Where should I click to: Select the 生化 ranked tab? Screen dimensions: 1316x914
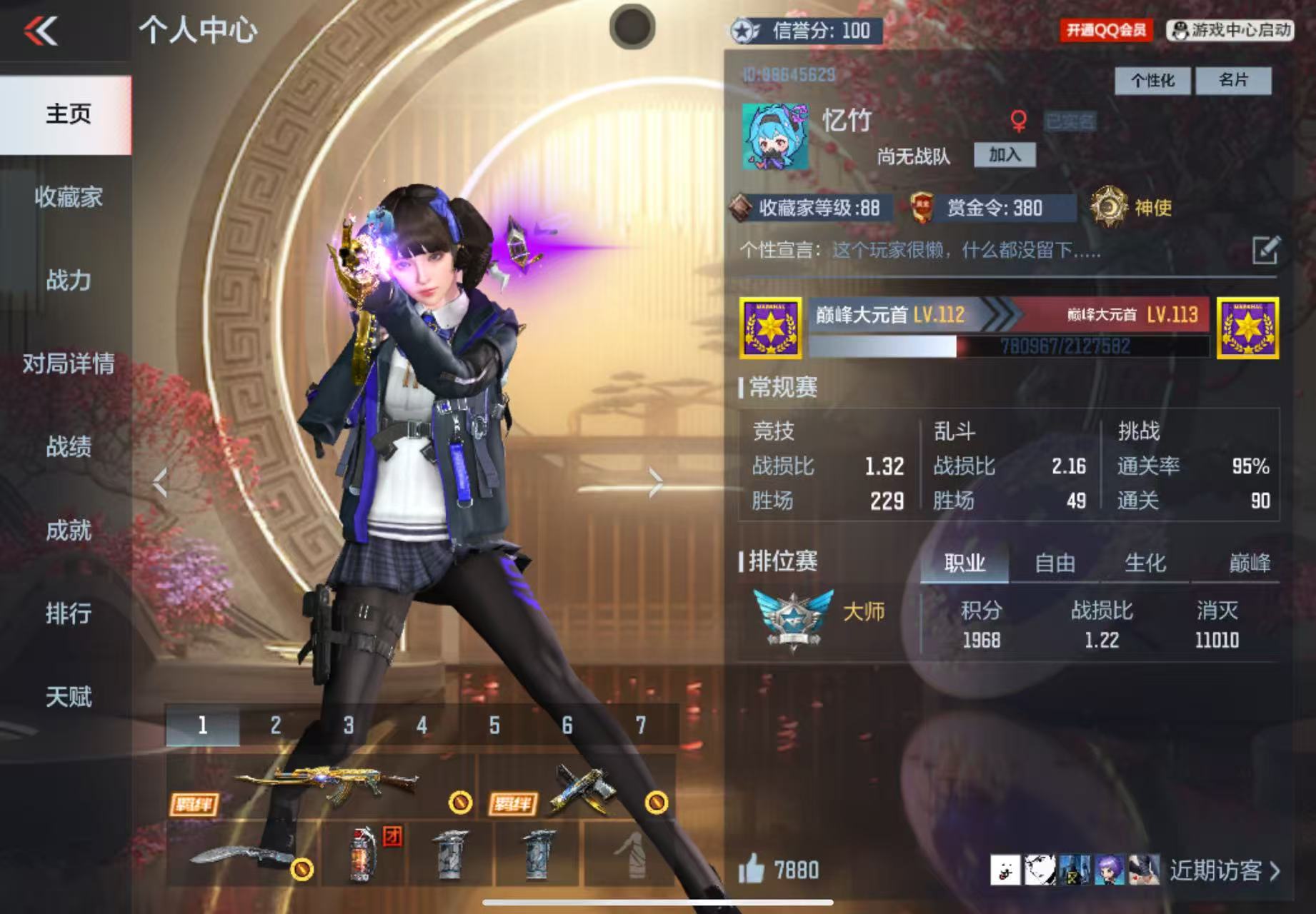[1145, 563]
